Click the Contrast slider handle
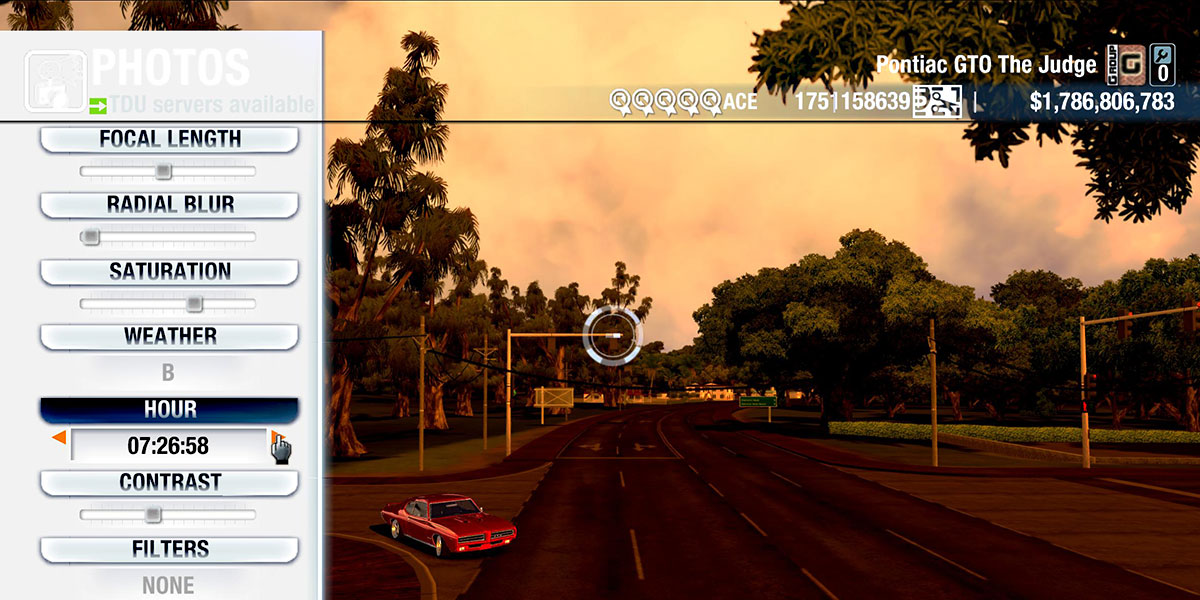Screen dimensions: 1200x600 (x=152, y=515)
